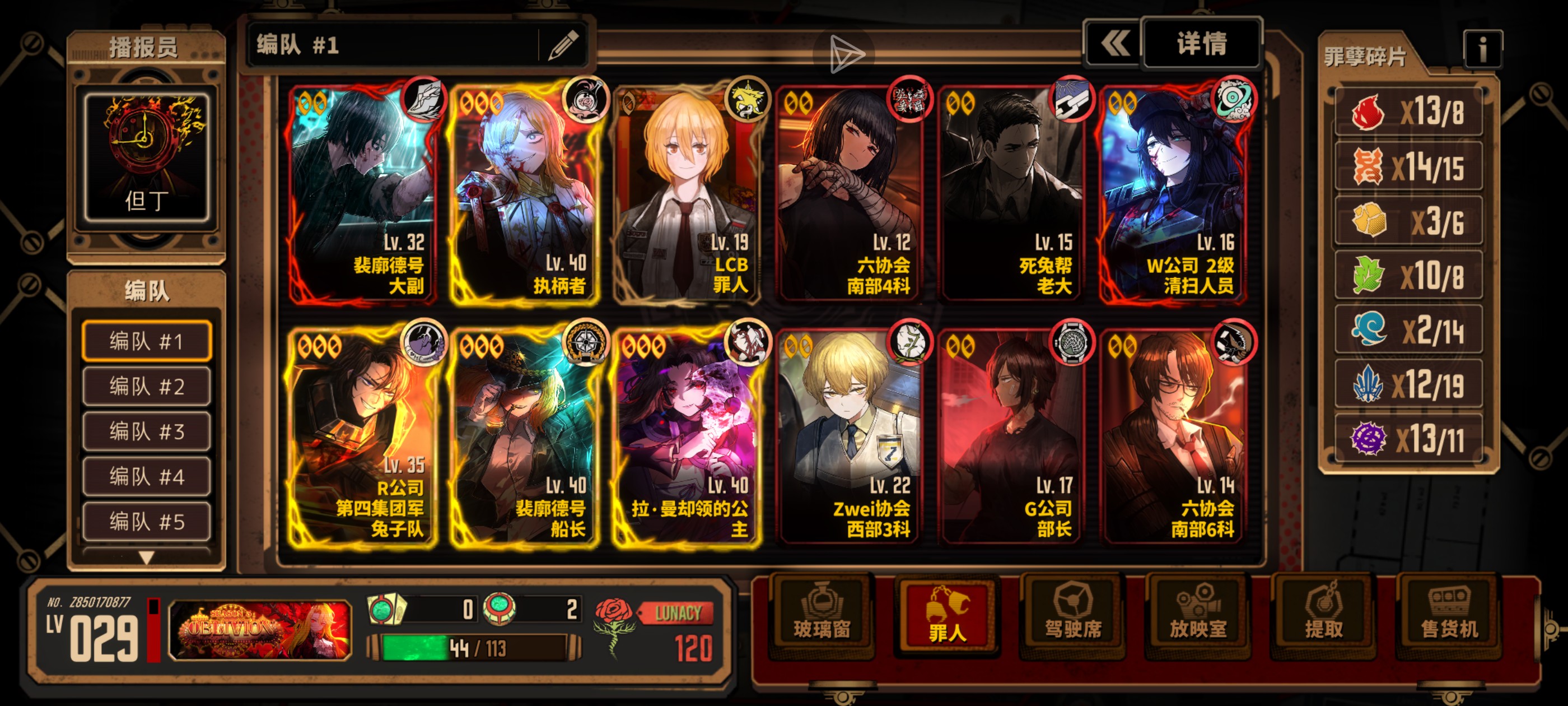1568x706 pixels.
Task: Switch to 编队 #3
Action: pos(147,431)
